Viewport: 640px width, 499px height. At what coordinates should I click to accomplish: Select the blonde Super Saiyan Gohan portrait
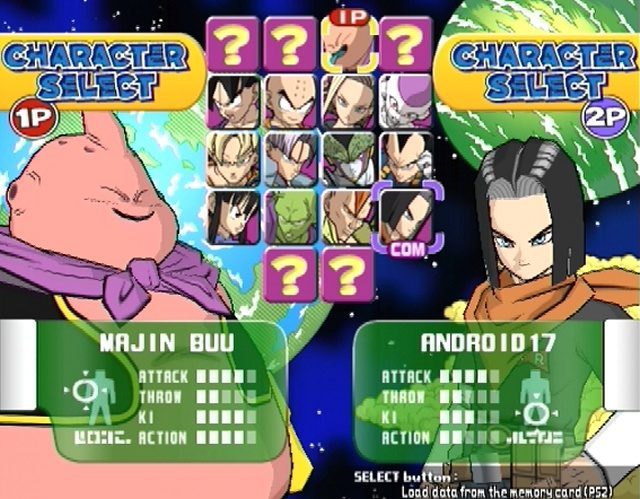[233, 159]
